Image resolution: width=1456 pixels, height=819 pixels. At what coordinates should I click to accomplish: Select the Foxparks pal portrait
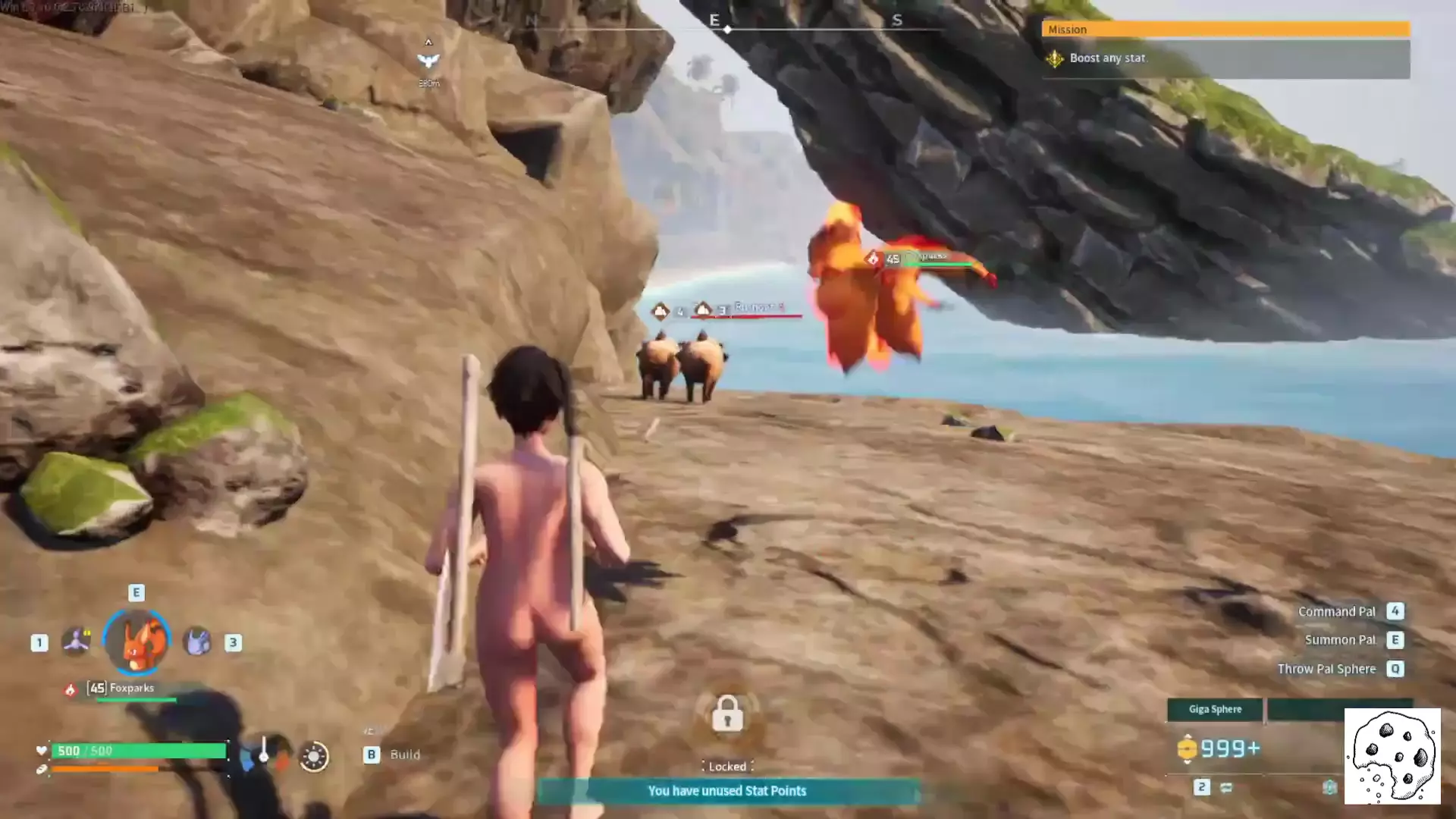point(136,642)
